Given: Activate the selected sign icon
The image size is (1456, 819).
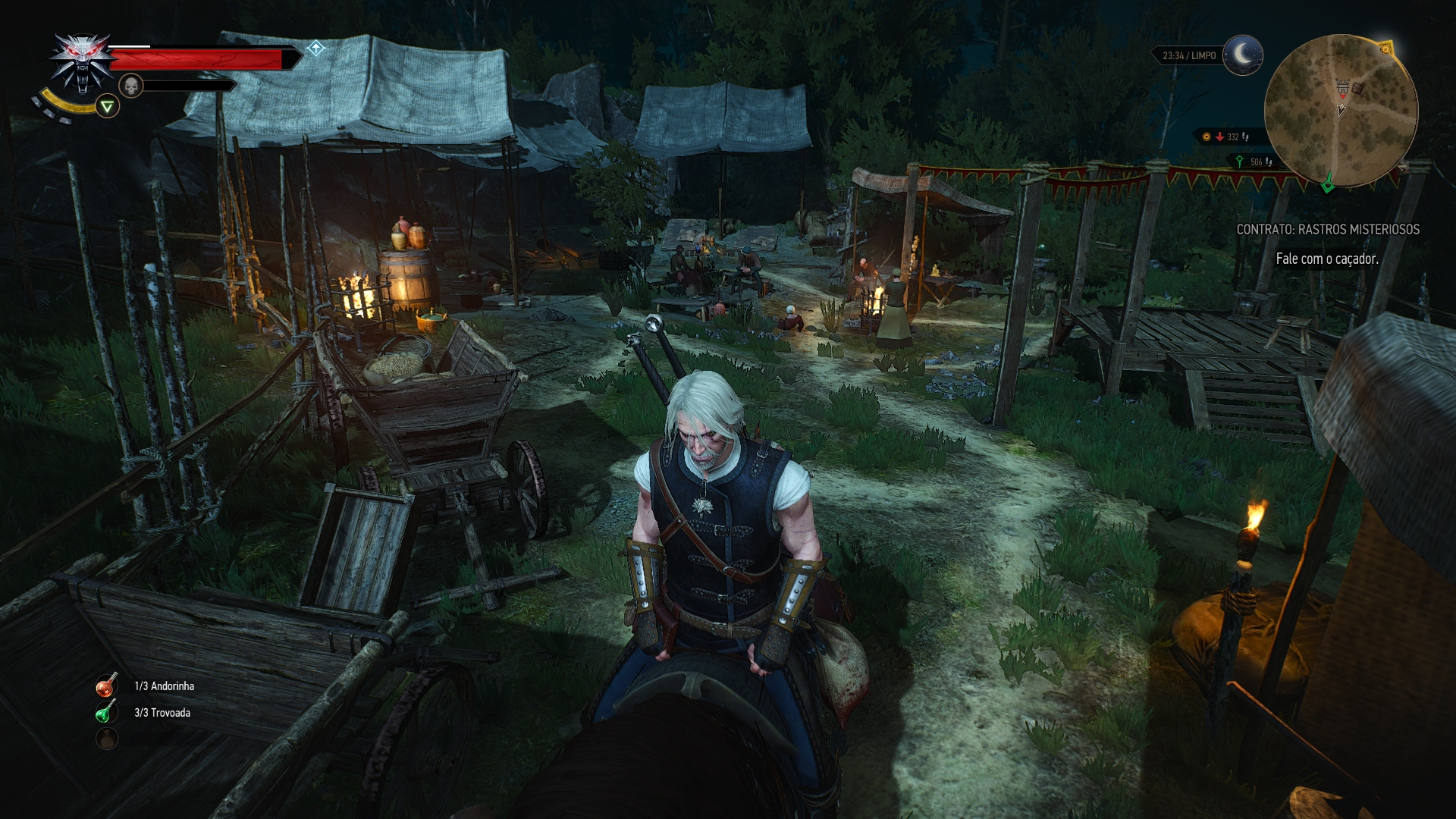Looking at the screenshot, I should (x=108, y=107).
